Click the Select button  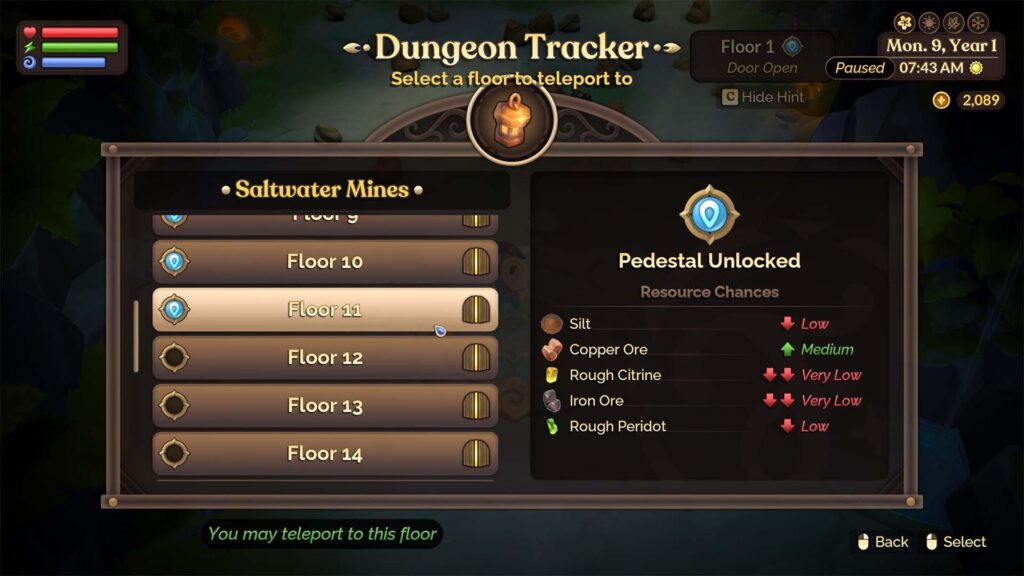[x=955, y=542]
